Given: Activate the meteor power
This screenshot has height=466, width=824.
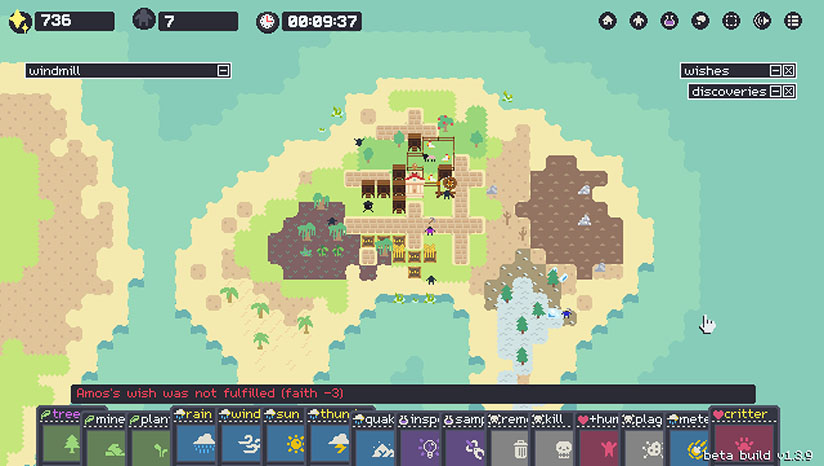Looking at the screenshot, I should coord(694,441).
